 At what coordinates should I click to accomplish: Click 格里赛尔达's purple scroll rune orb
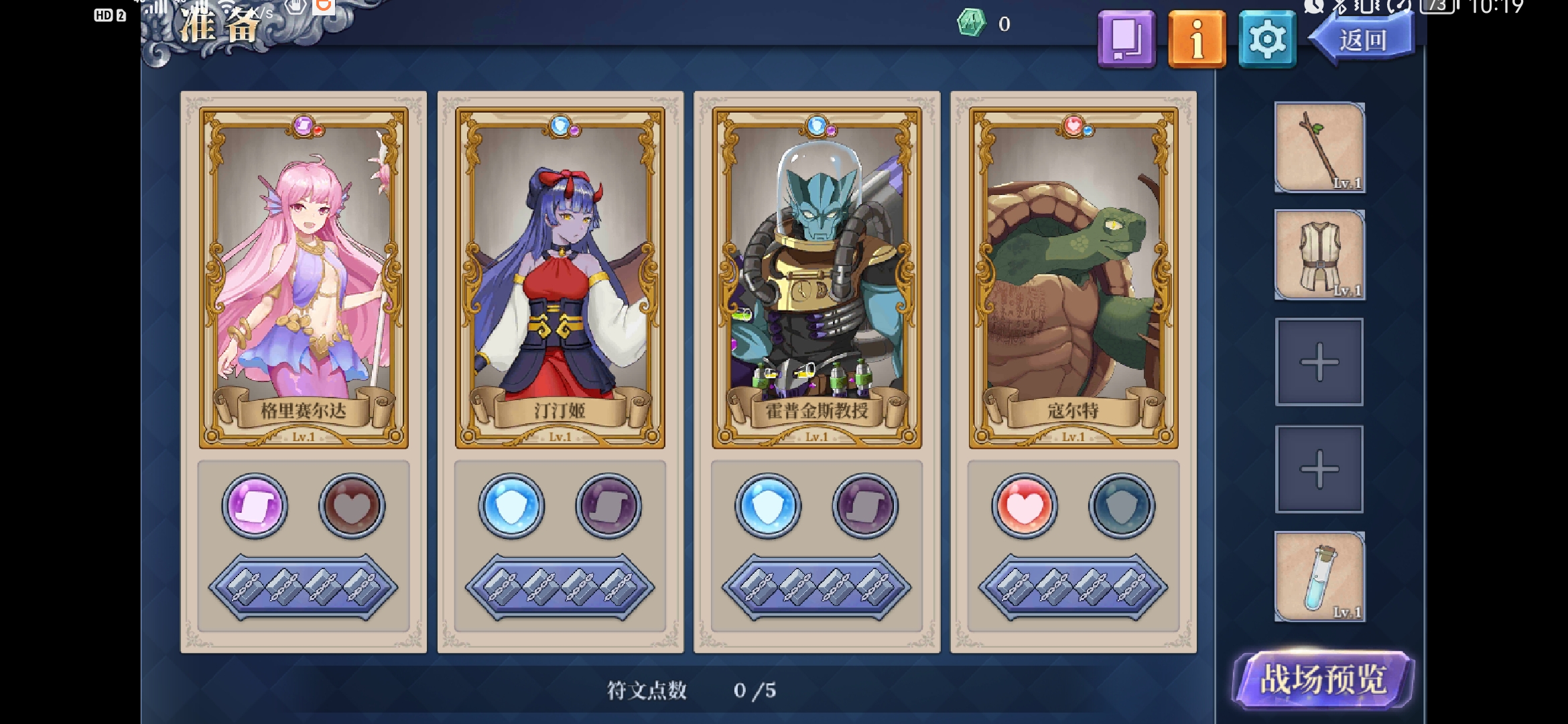pos(255,506)
